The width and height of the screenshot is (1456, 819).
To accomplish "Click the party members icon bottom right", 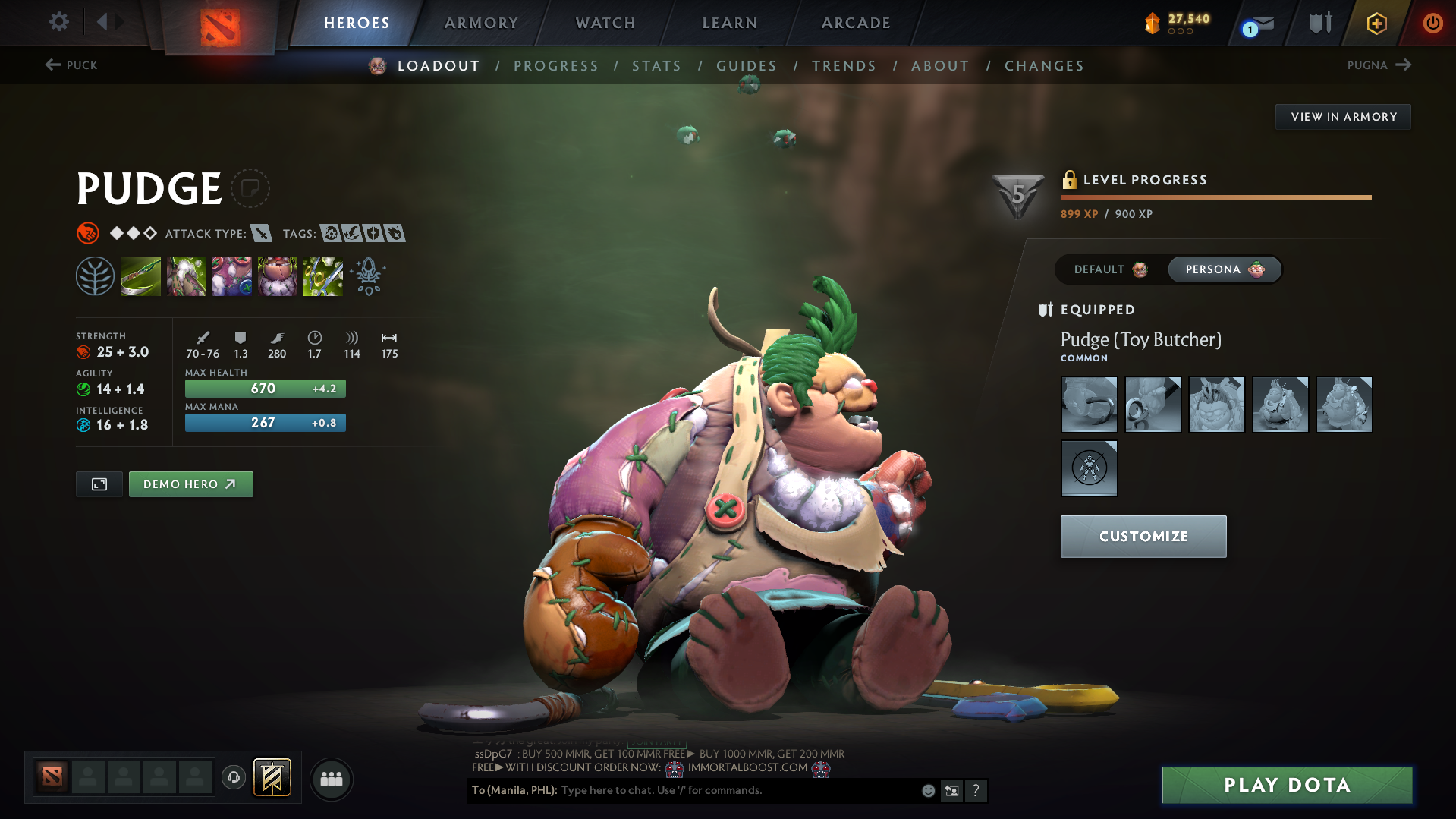I will (x=331, y=779).
